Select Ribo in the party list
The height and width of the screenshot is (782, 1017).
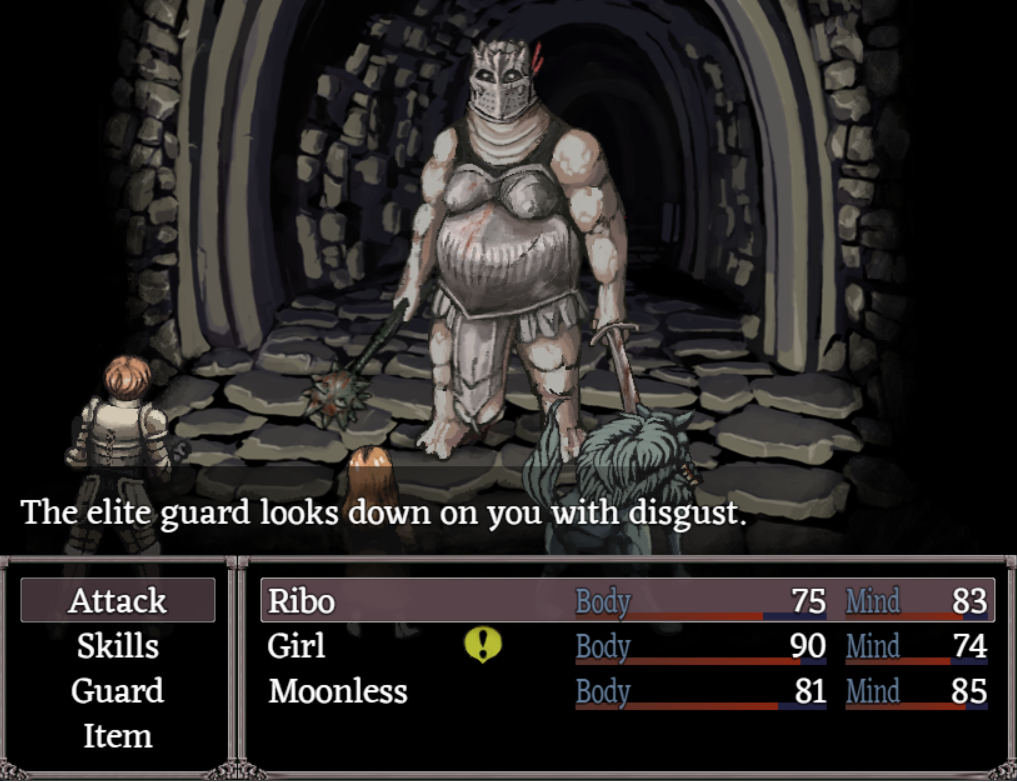pos(300,601)
